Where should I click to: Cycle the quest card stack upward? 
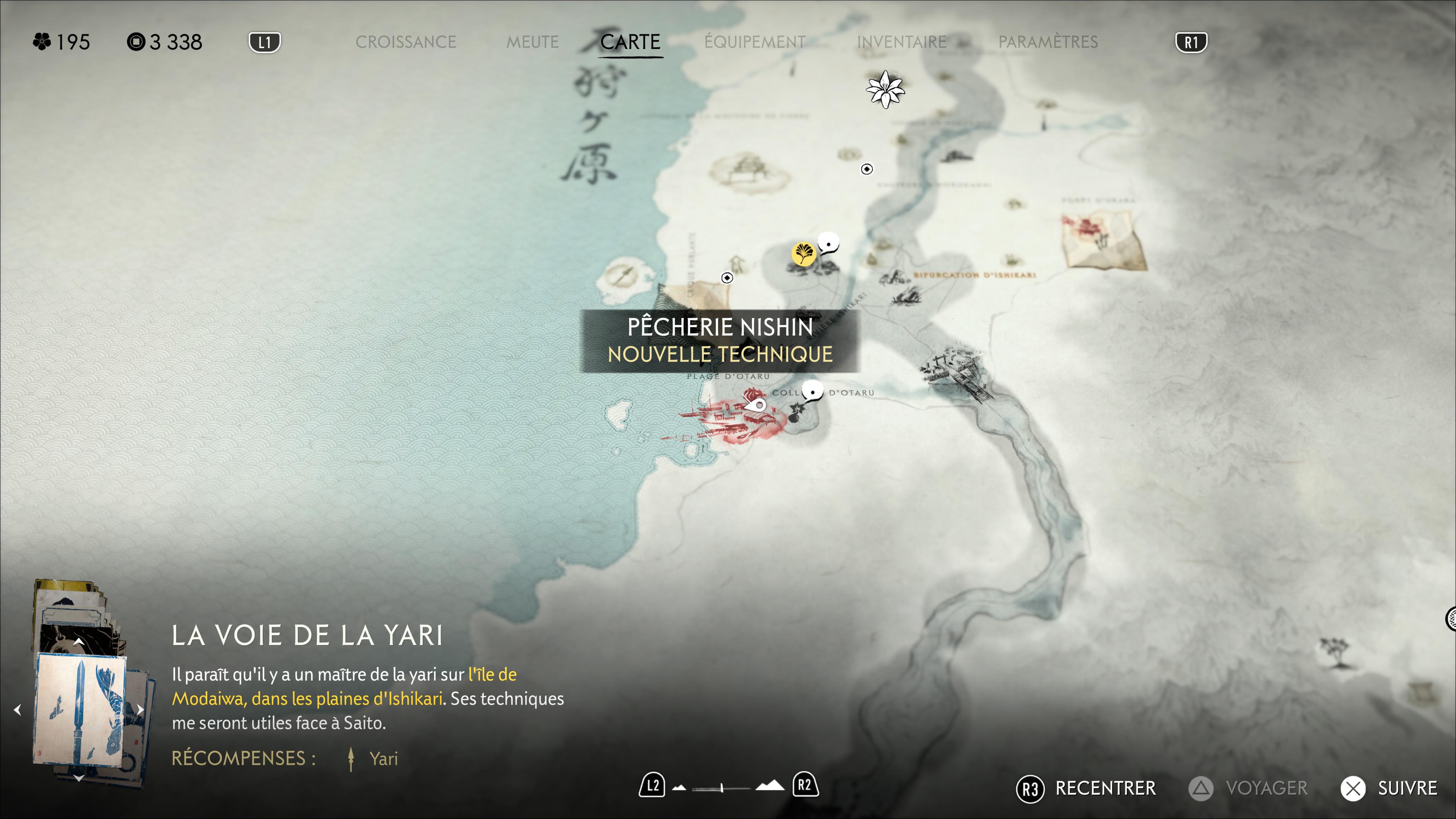point(79,642)
